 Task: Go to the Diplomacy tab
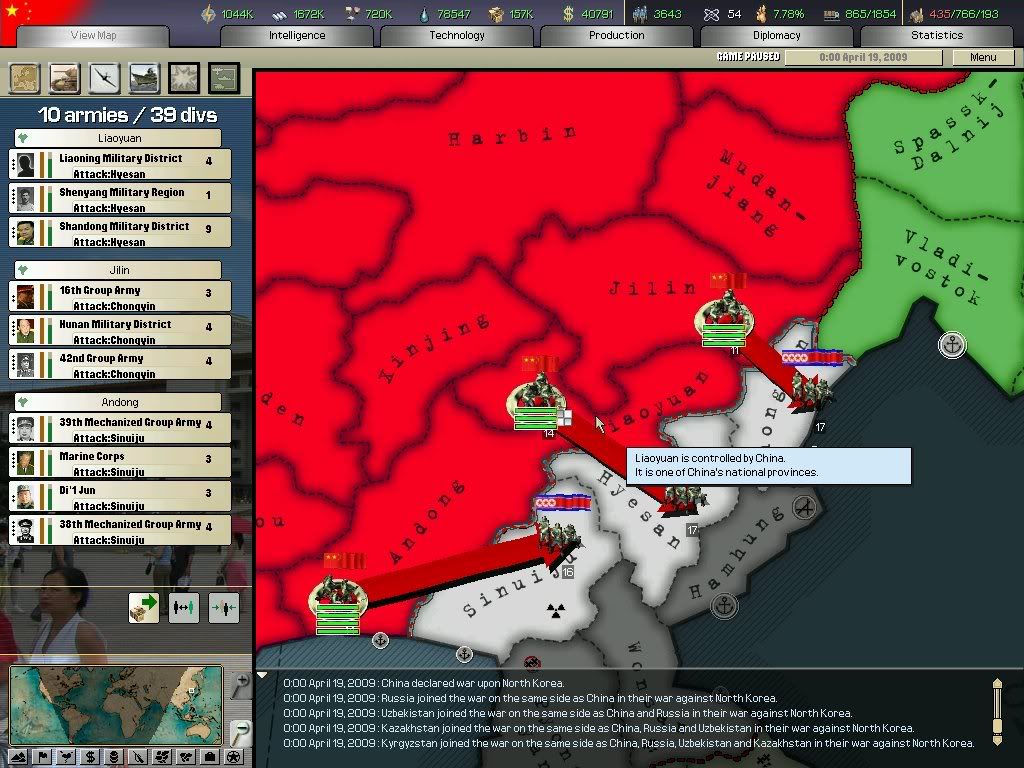pos(777,35)
